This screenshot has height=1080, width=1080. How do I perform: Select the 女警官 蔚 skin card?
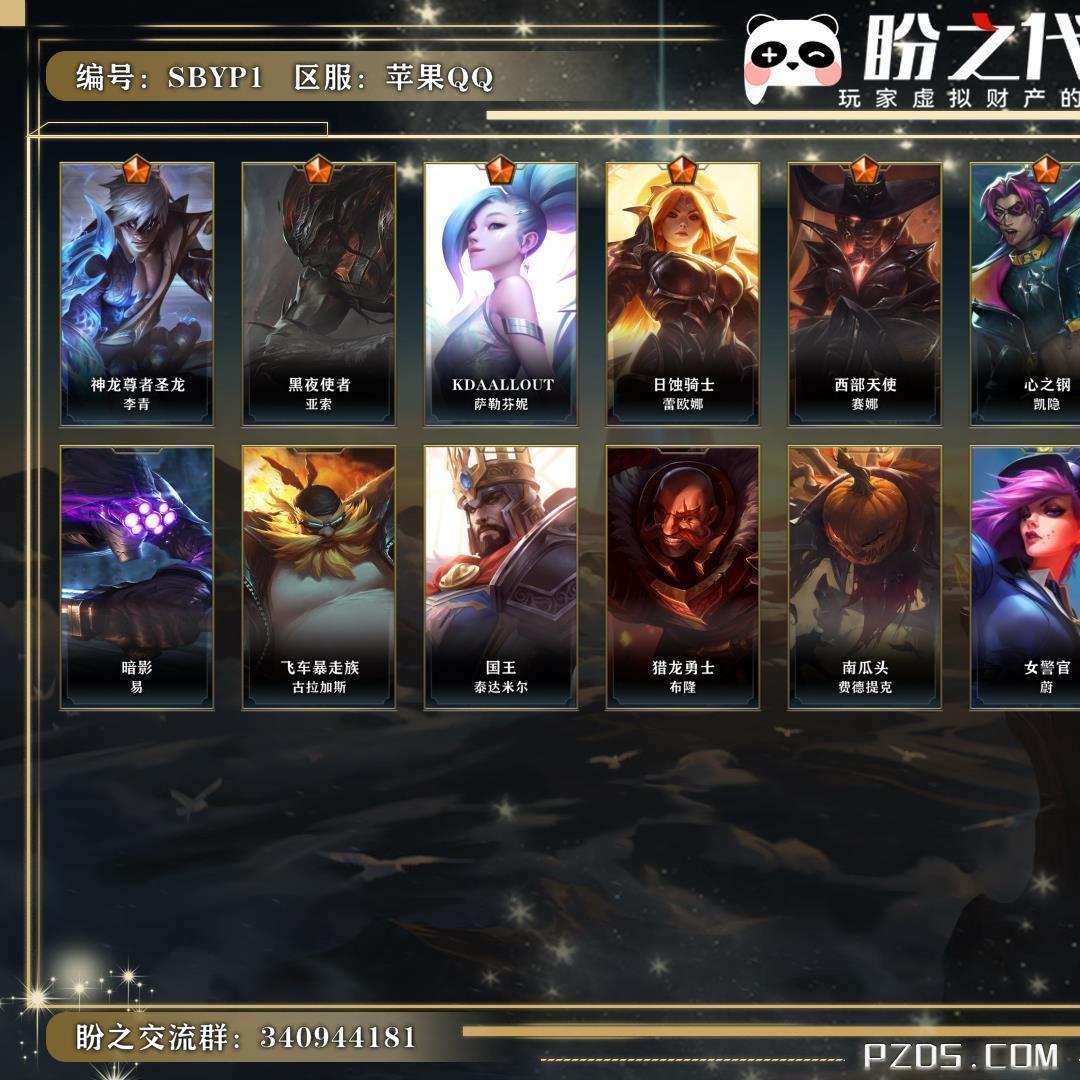1027,577
